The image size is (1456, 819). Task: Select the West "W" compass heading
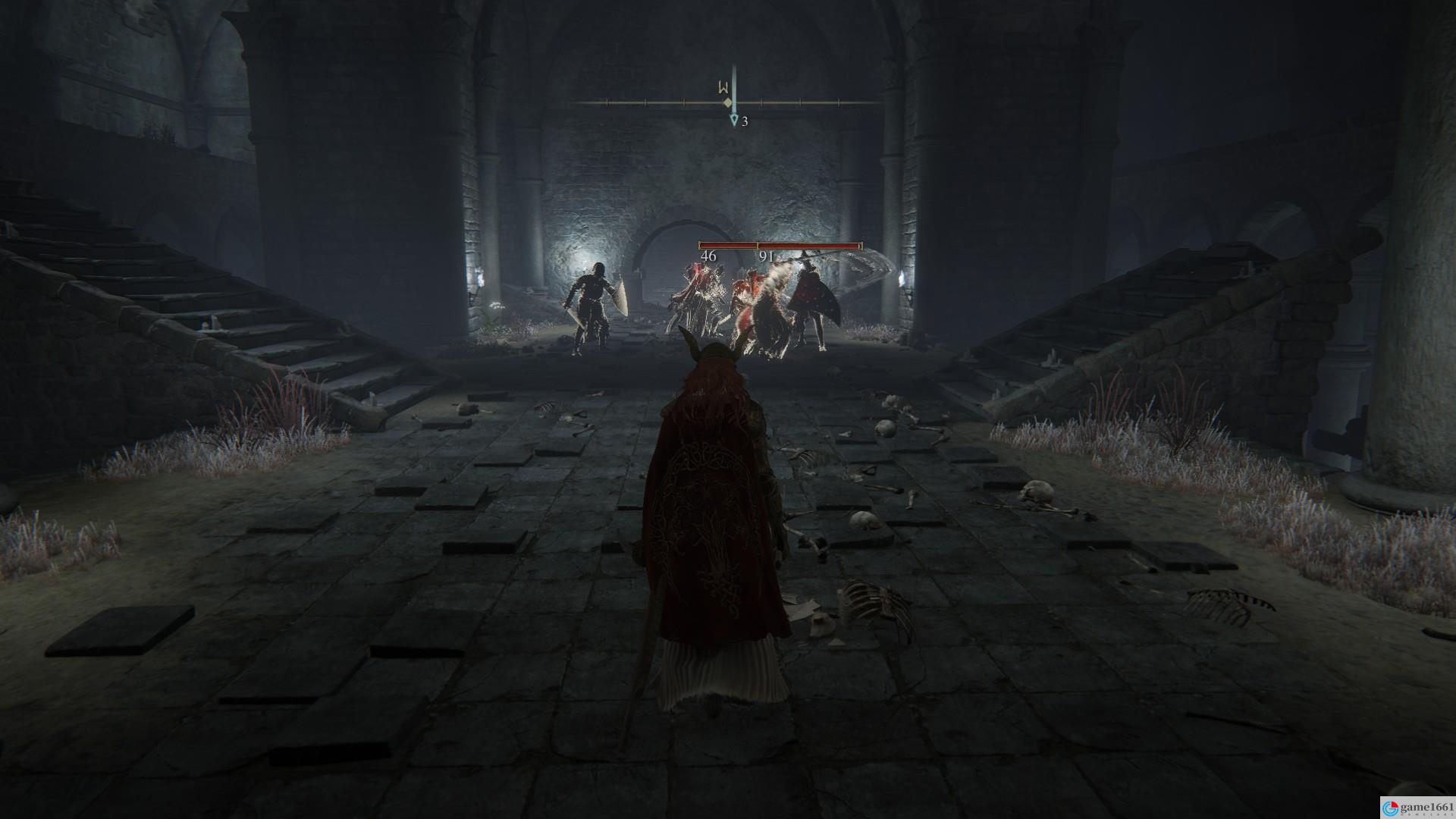point(723,87)
